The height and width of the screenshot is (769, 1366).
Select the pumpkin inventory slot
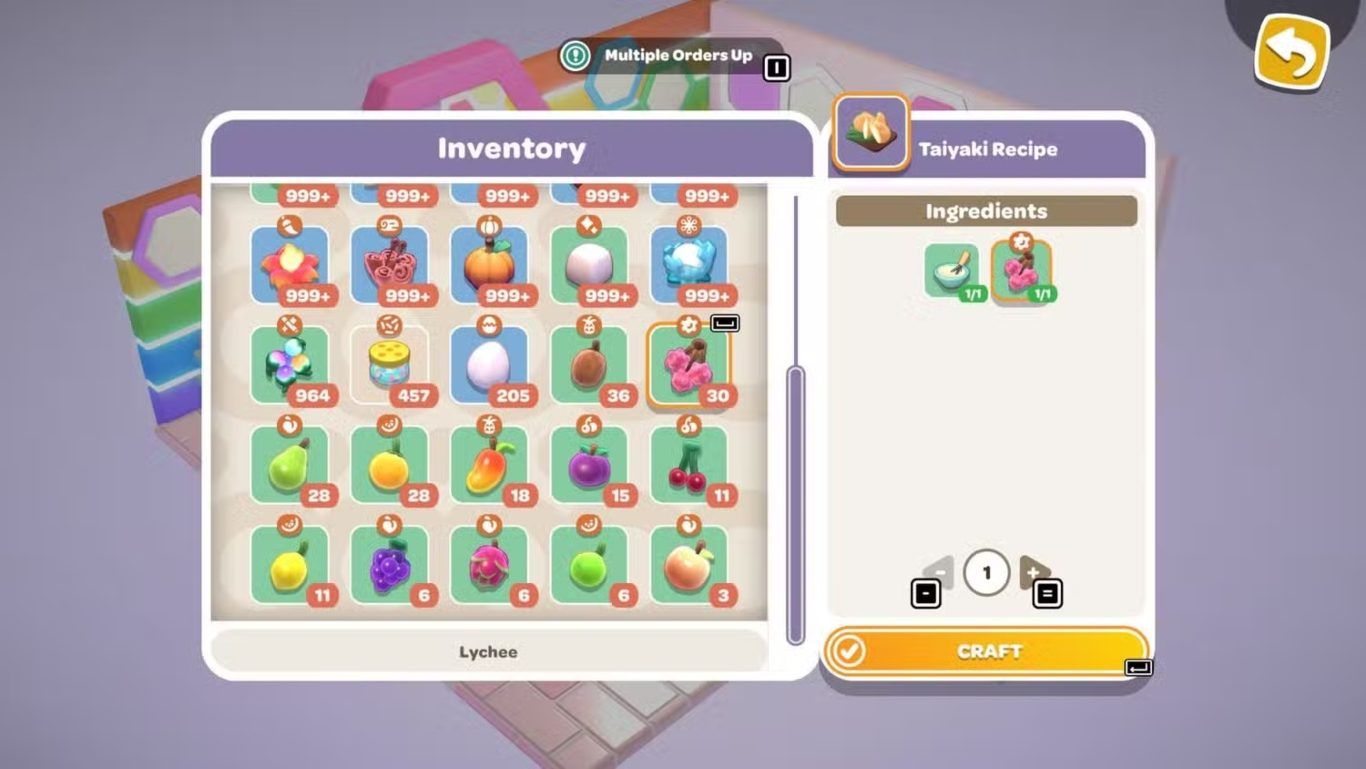point(489,265)
